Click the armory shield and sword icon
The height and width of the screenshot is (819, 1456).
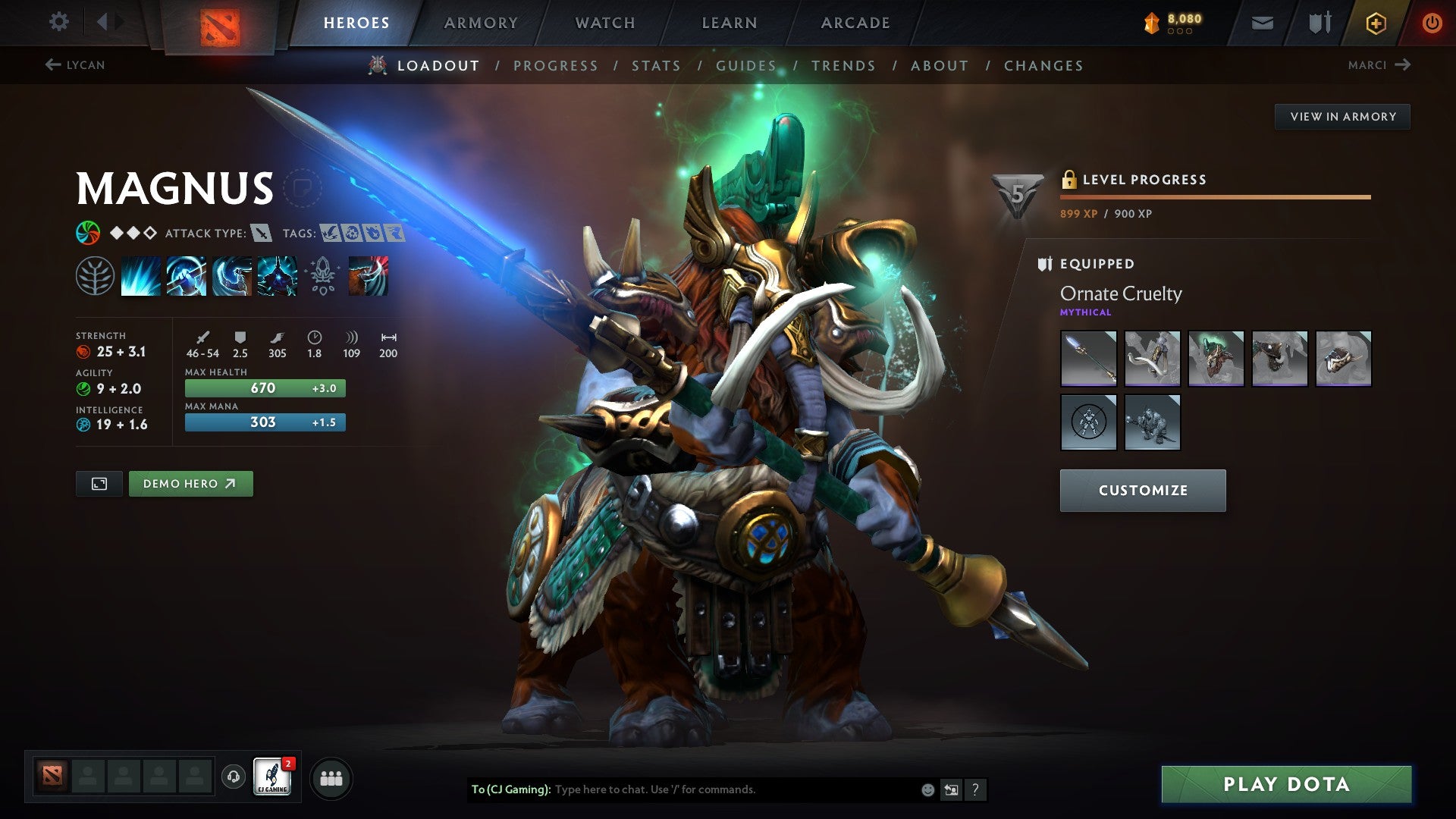[1319, 22]
